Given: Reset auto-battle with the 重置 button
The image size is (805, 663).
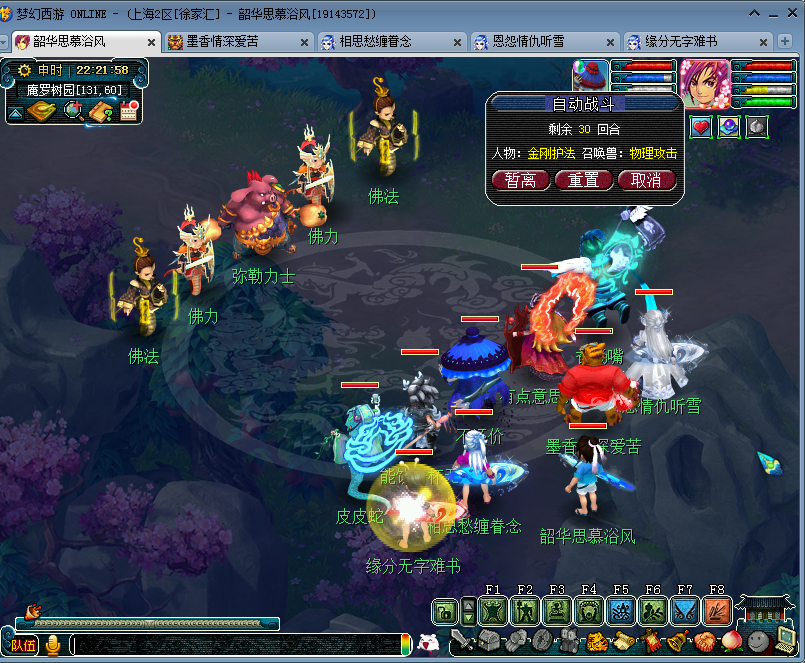Looking at the screenshot, I should click(x=584, y=180).
